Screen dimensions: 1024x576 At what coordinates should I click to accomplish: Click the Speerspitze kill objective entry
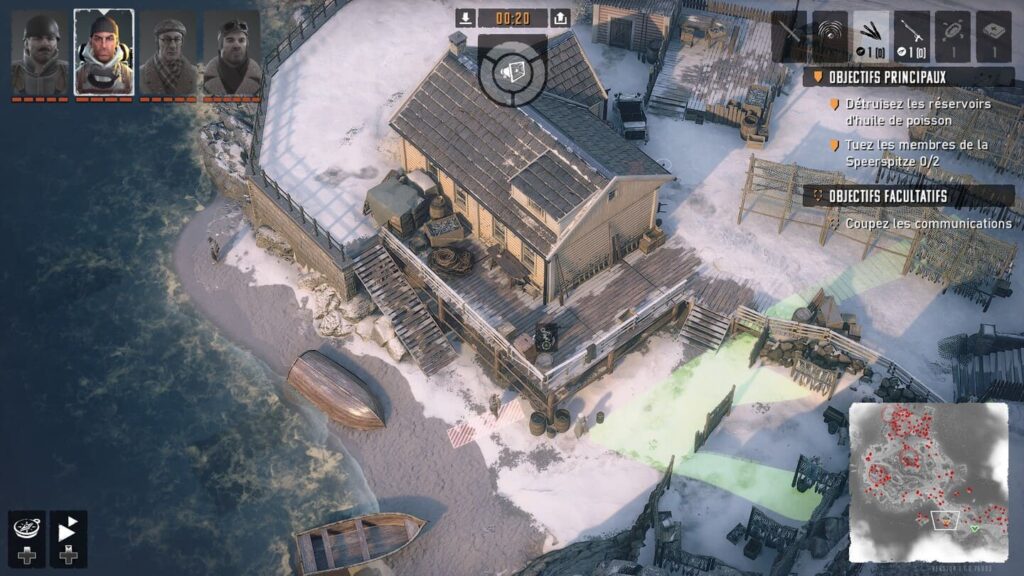pyautogui.click(x=917, y=152)
